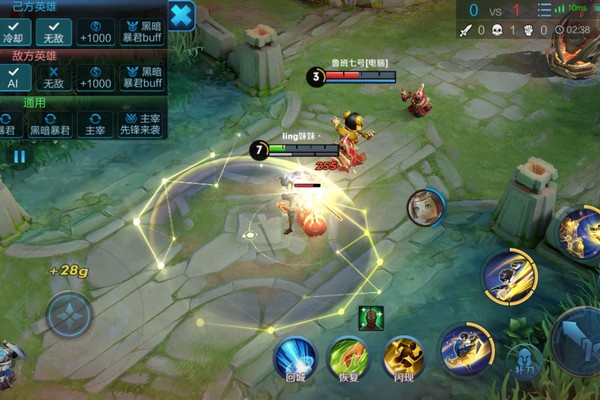Screen dimensions: 600x400
Task: Trigger the 主宰先锋来袭 event
Action: 142,124
